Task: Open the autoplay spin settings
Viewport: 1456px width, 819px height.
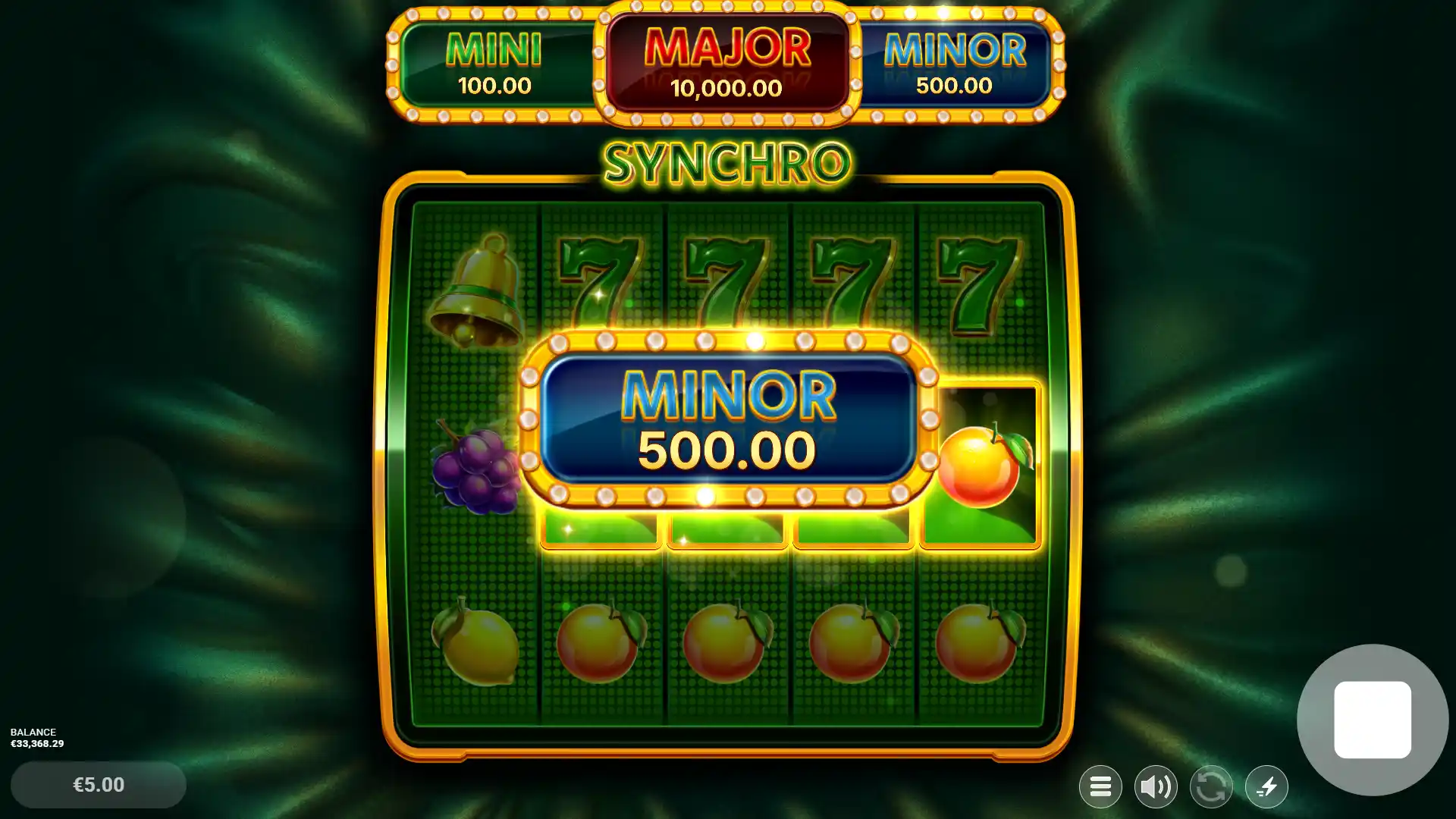Action: 1211,786
